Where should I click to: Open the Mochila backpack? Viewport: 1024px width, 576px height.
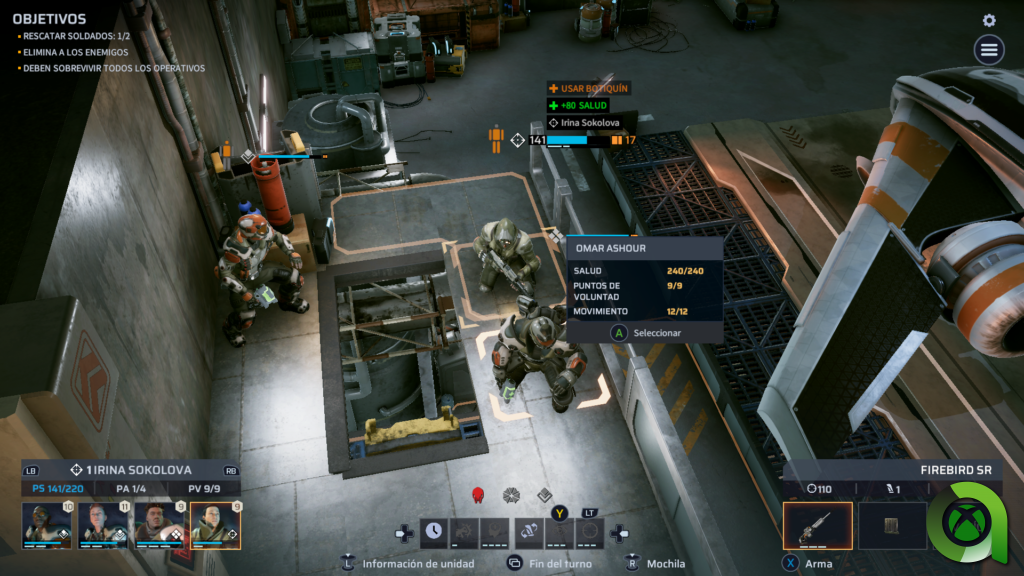click(660, 563)
